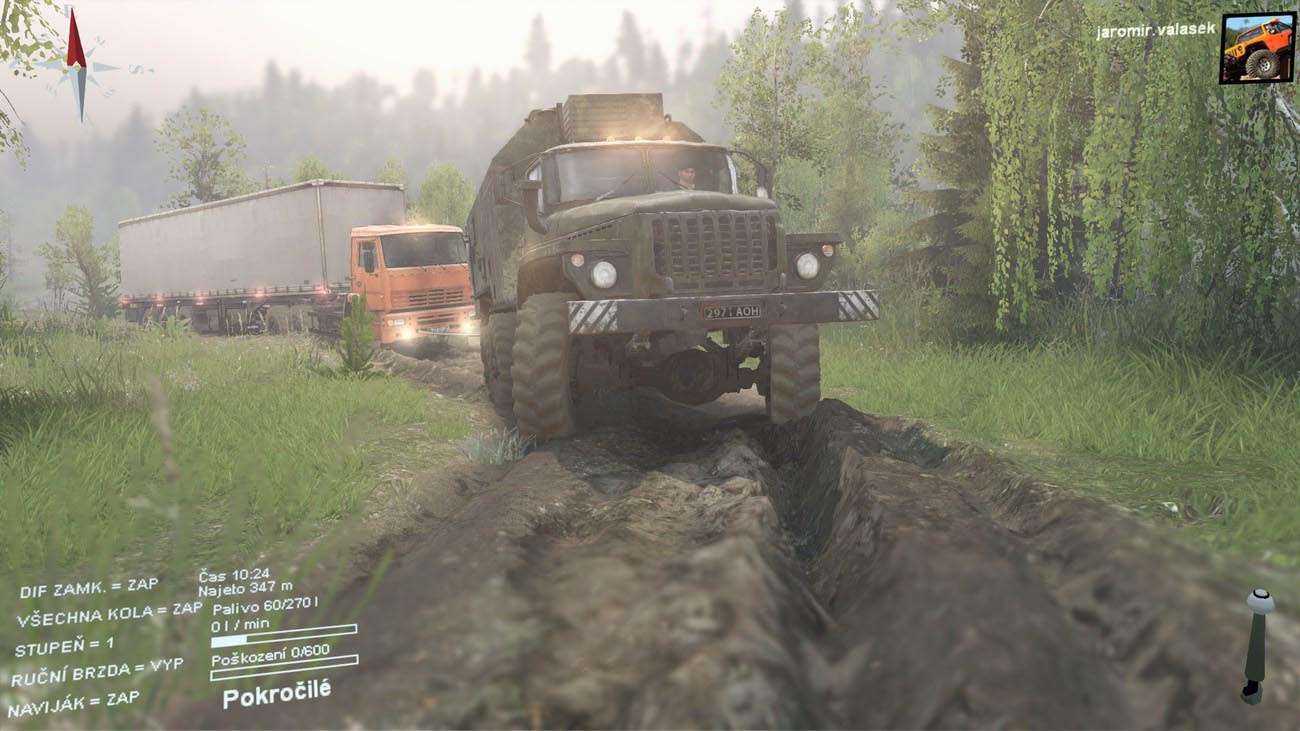Toggle VŠECHNA KOLA all-wheel drive
The image size is (1300, 731).
[x=109, y=614]
